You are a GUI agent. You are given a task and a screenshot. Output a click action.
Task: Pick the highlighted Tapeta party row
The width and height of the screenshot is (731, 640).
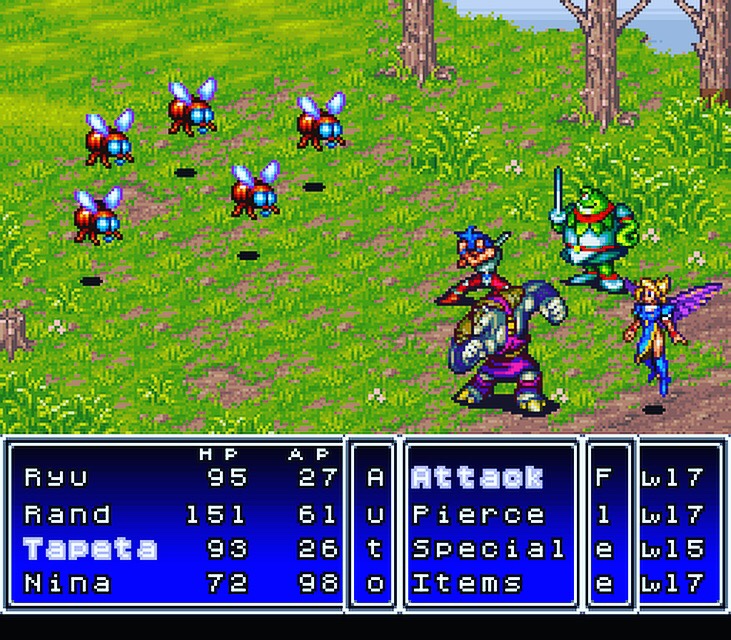pos(90,549)
